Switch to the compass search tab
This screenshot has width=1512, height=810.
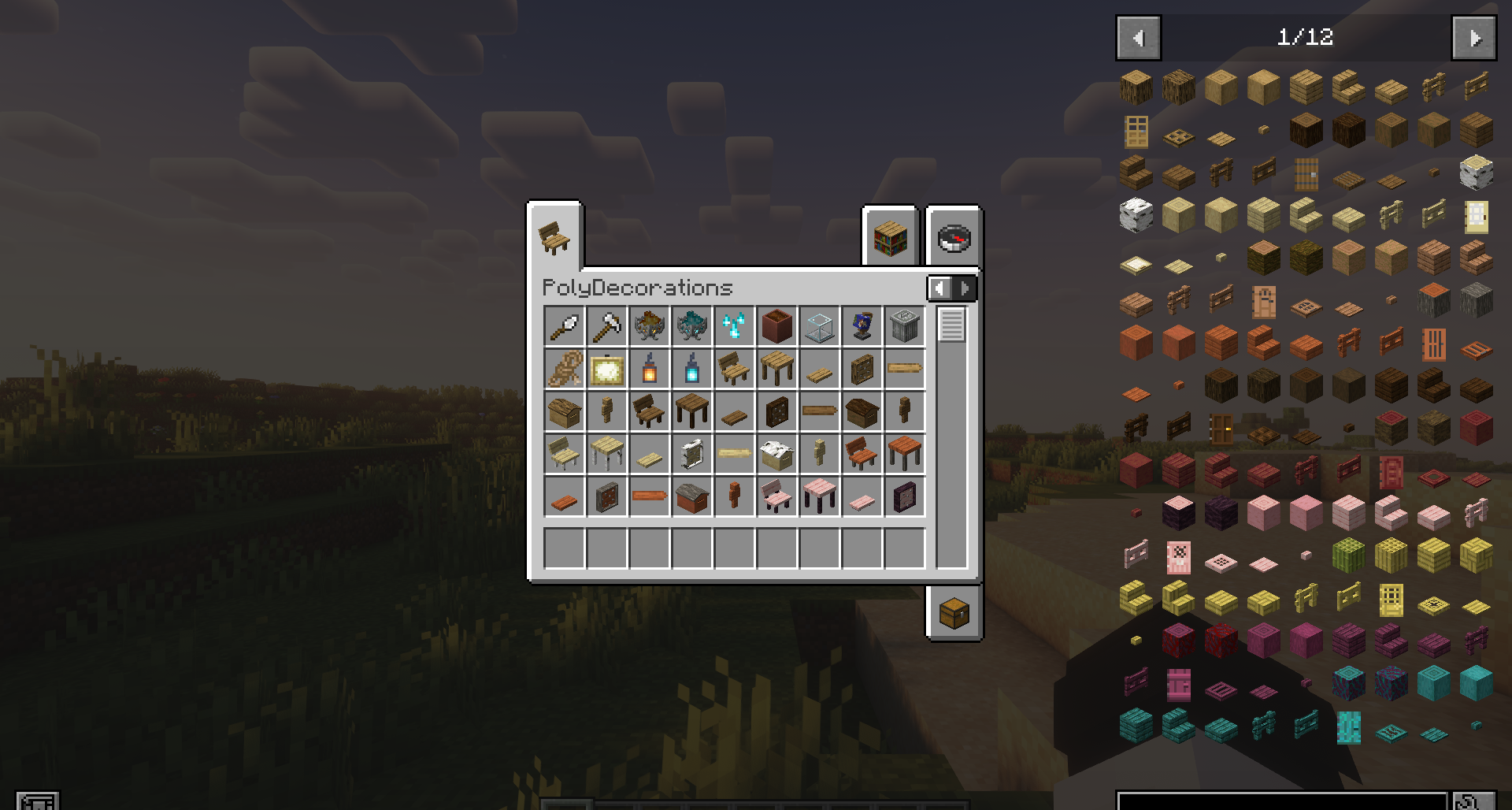[954, 237]
